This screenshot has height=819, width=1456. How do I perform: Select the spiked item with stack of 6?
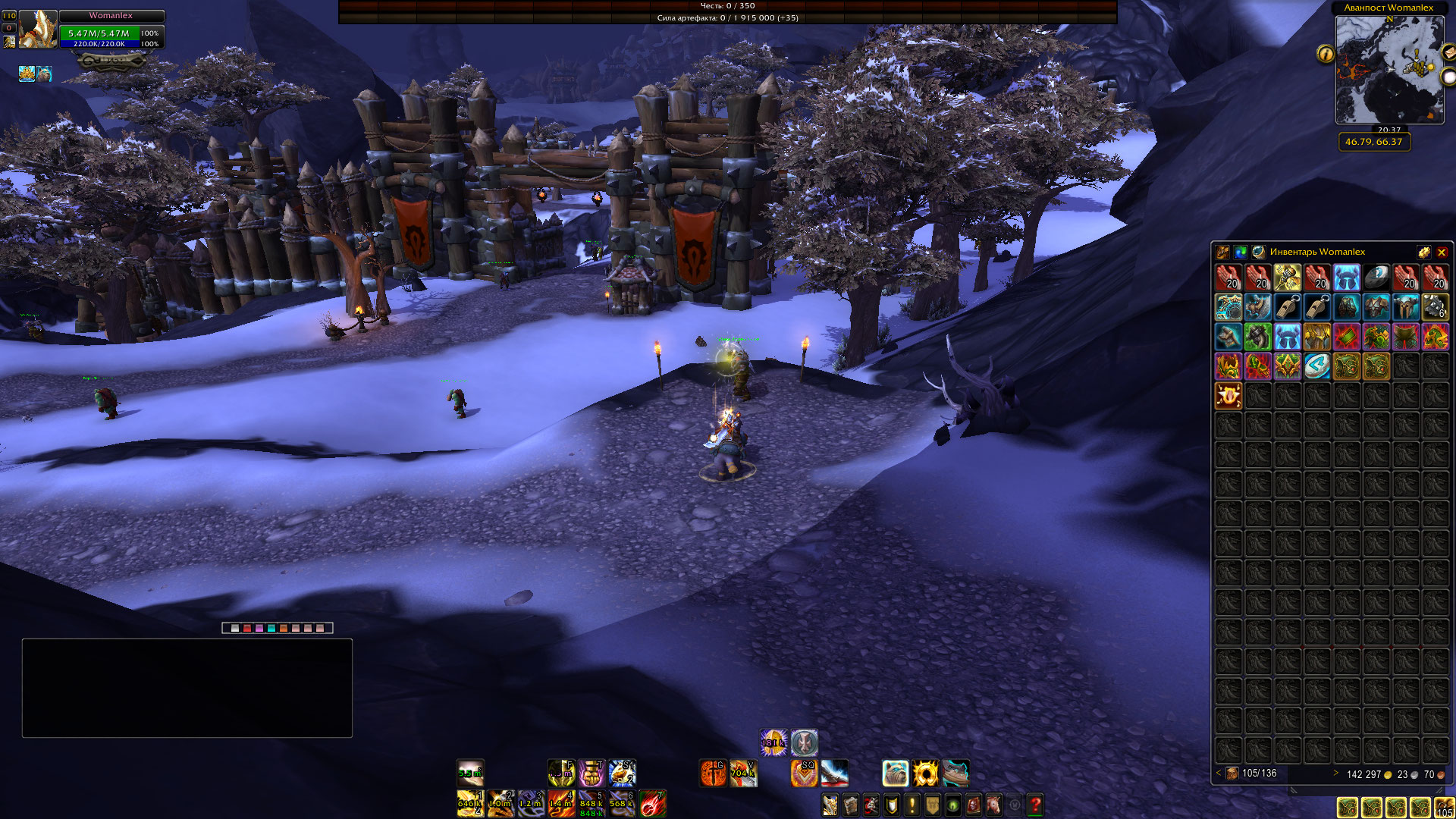[1435, 307]
